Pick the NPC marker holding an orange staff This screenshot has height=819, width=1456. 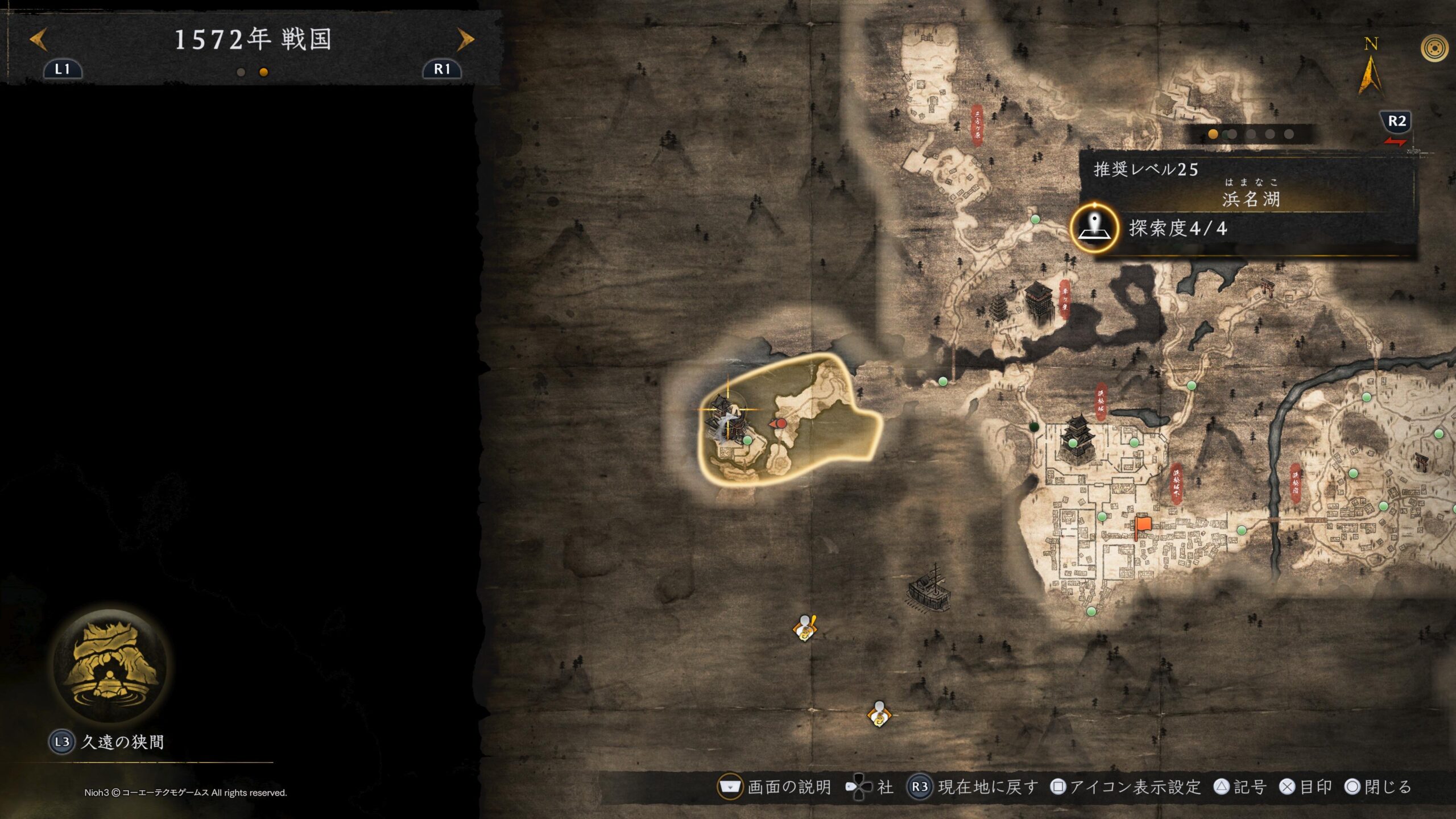point(805,628)
